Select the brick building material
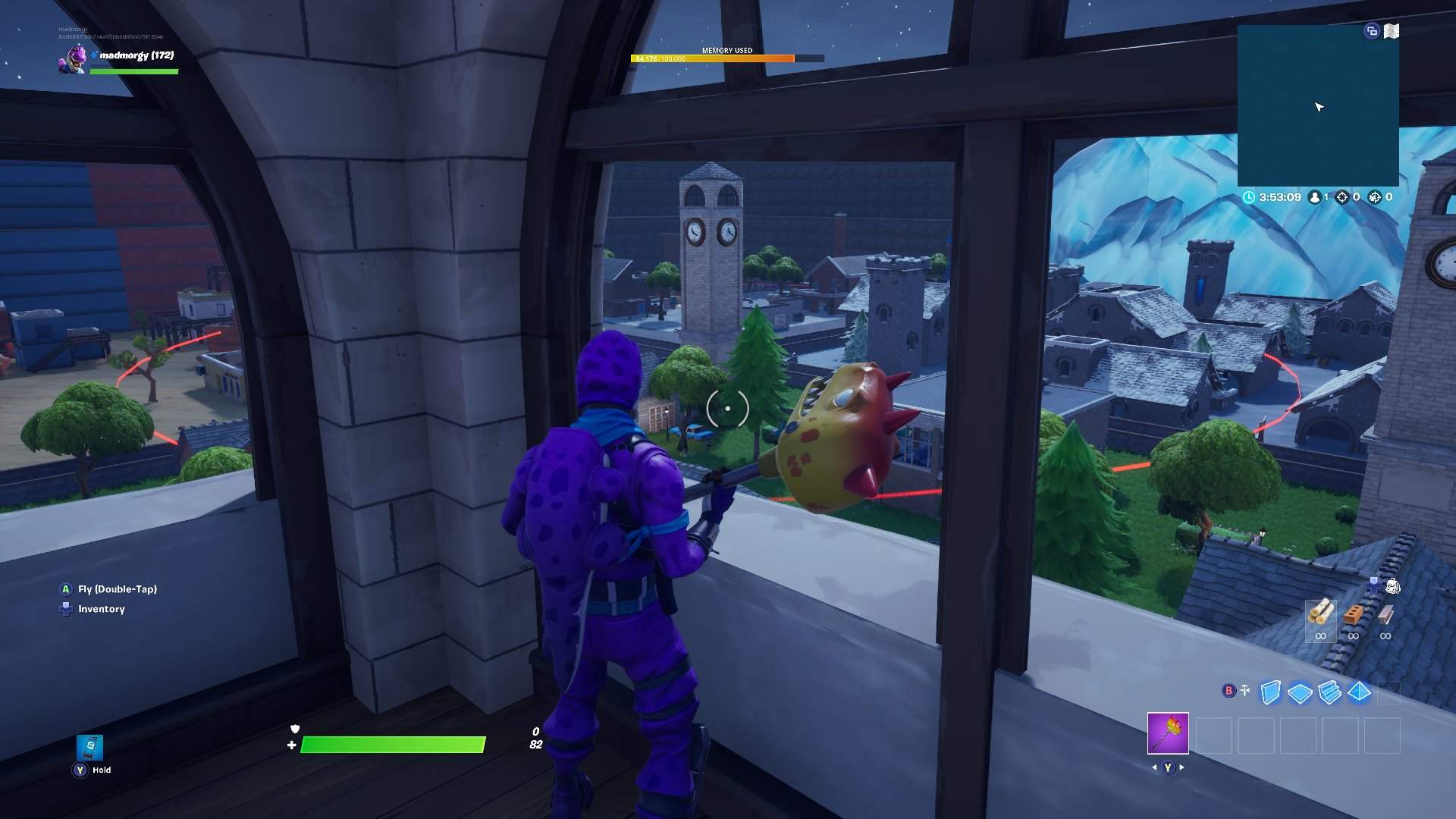The height and width of the screenshot is (819, 1456). coord(1353,614)
